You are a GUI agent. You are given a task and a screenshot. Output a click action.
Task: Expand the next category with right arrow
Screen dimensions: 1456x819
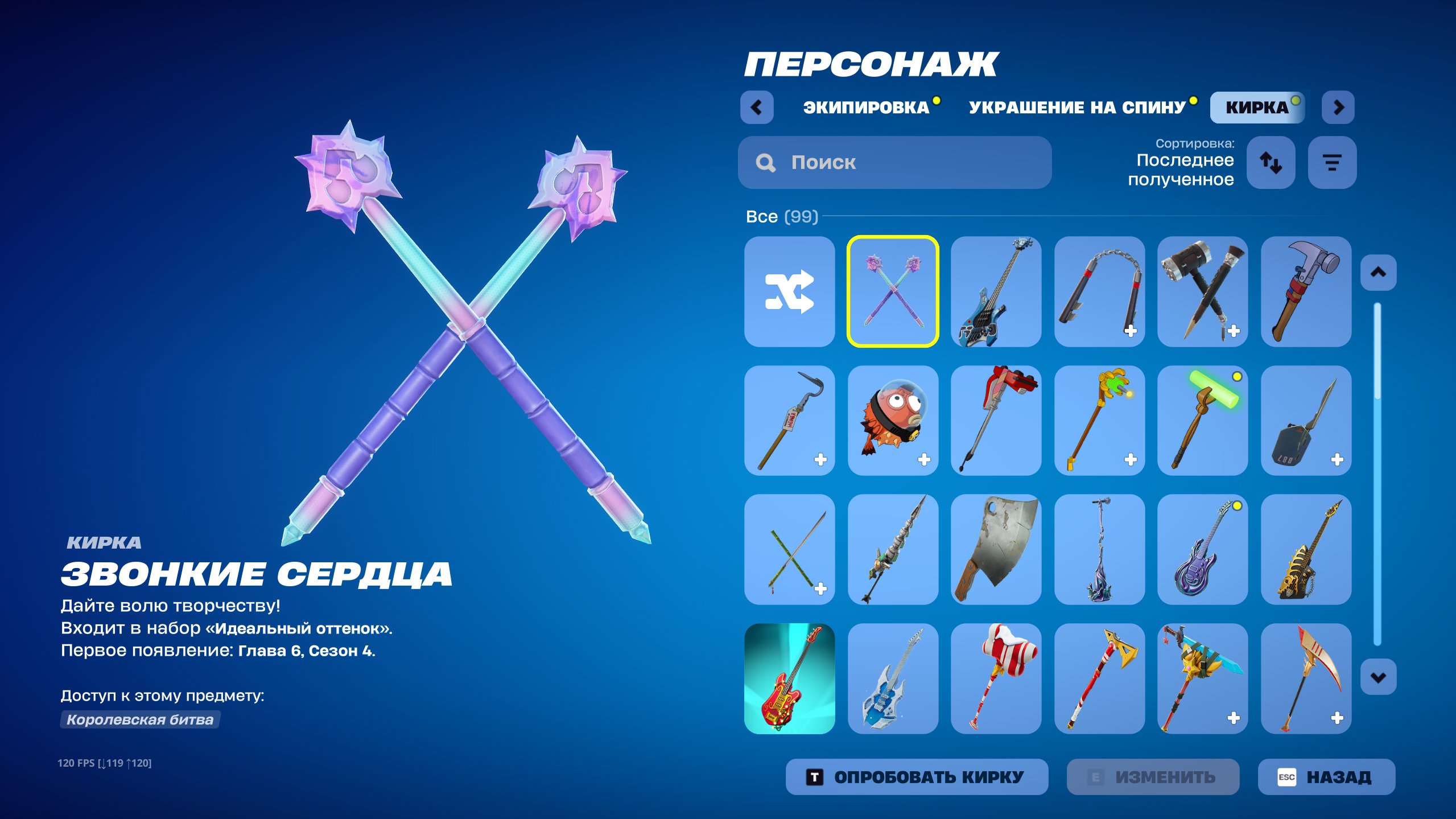pyautogui.click(x=1338, y=106)
